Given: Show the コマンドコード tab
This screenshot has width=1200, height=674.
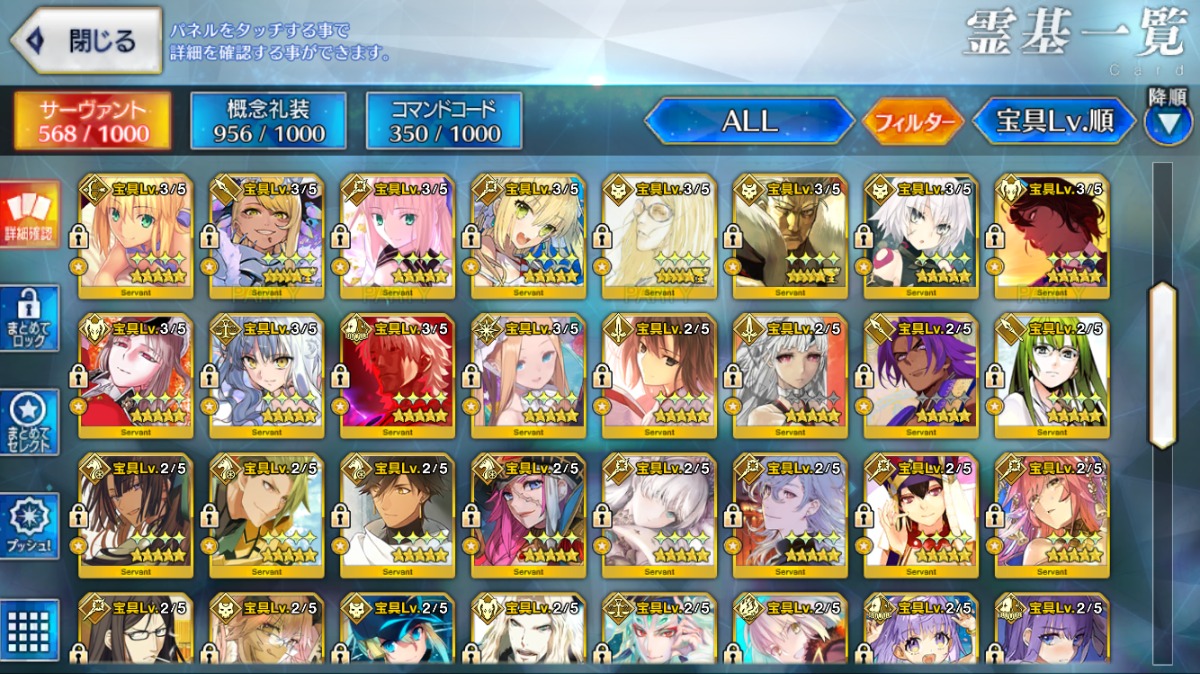Looking at the screenshot, I should click(444, 122).
